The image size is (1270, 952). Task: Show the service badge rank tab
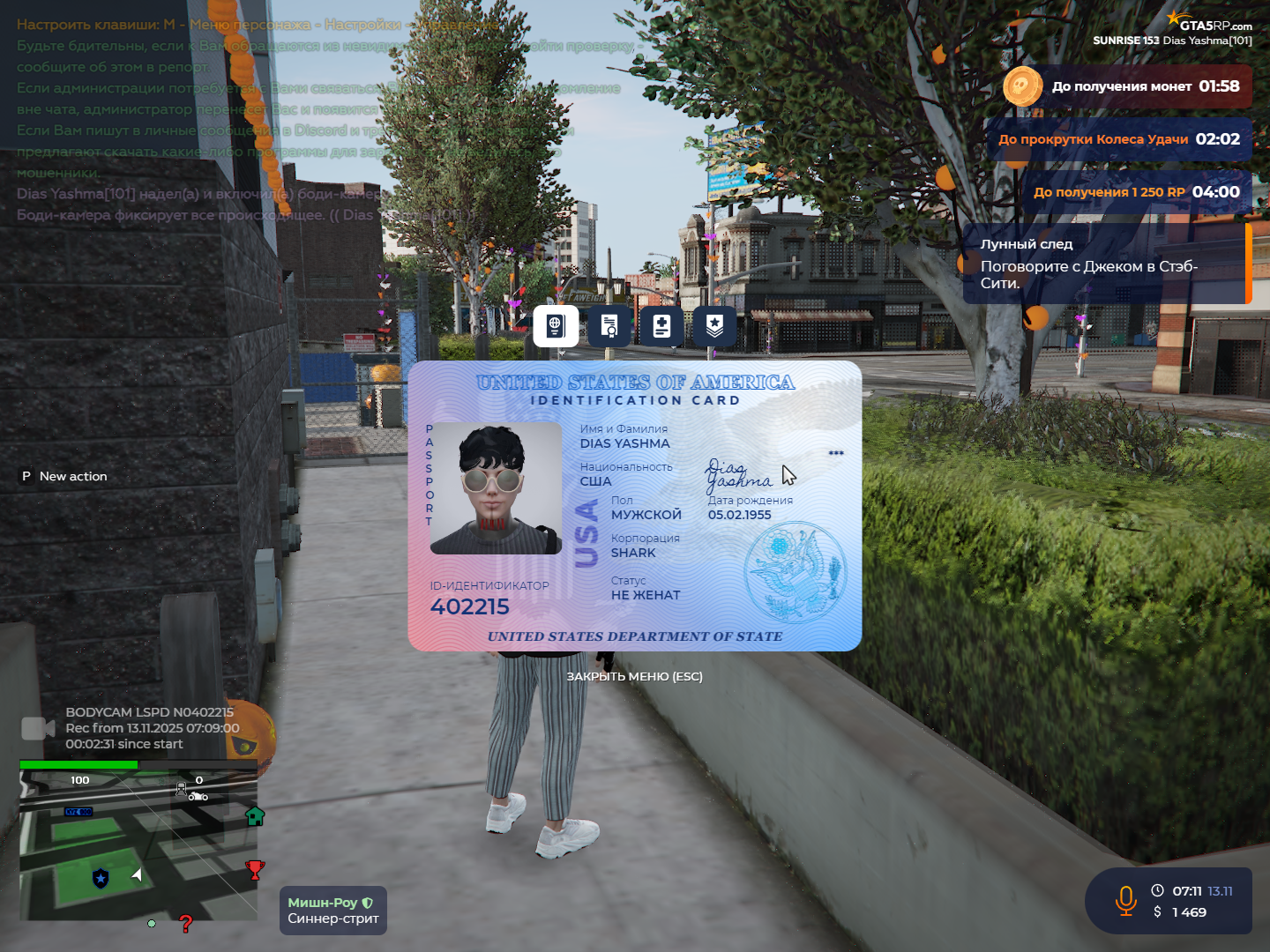[714, 326]
